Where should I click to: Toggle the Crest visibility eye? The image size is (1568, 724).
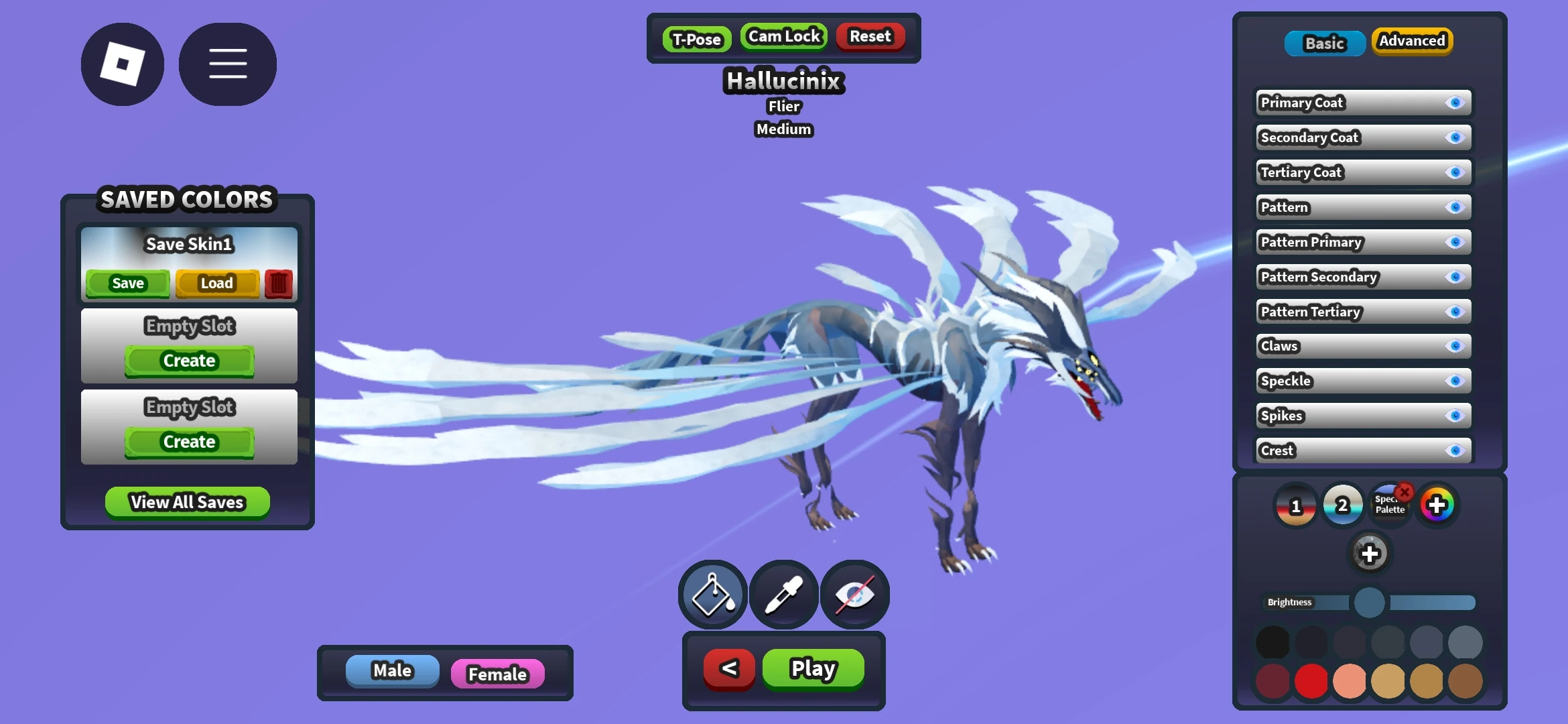coord(1455,450)
